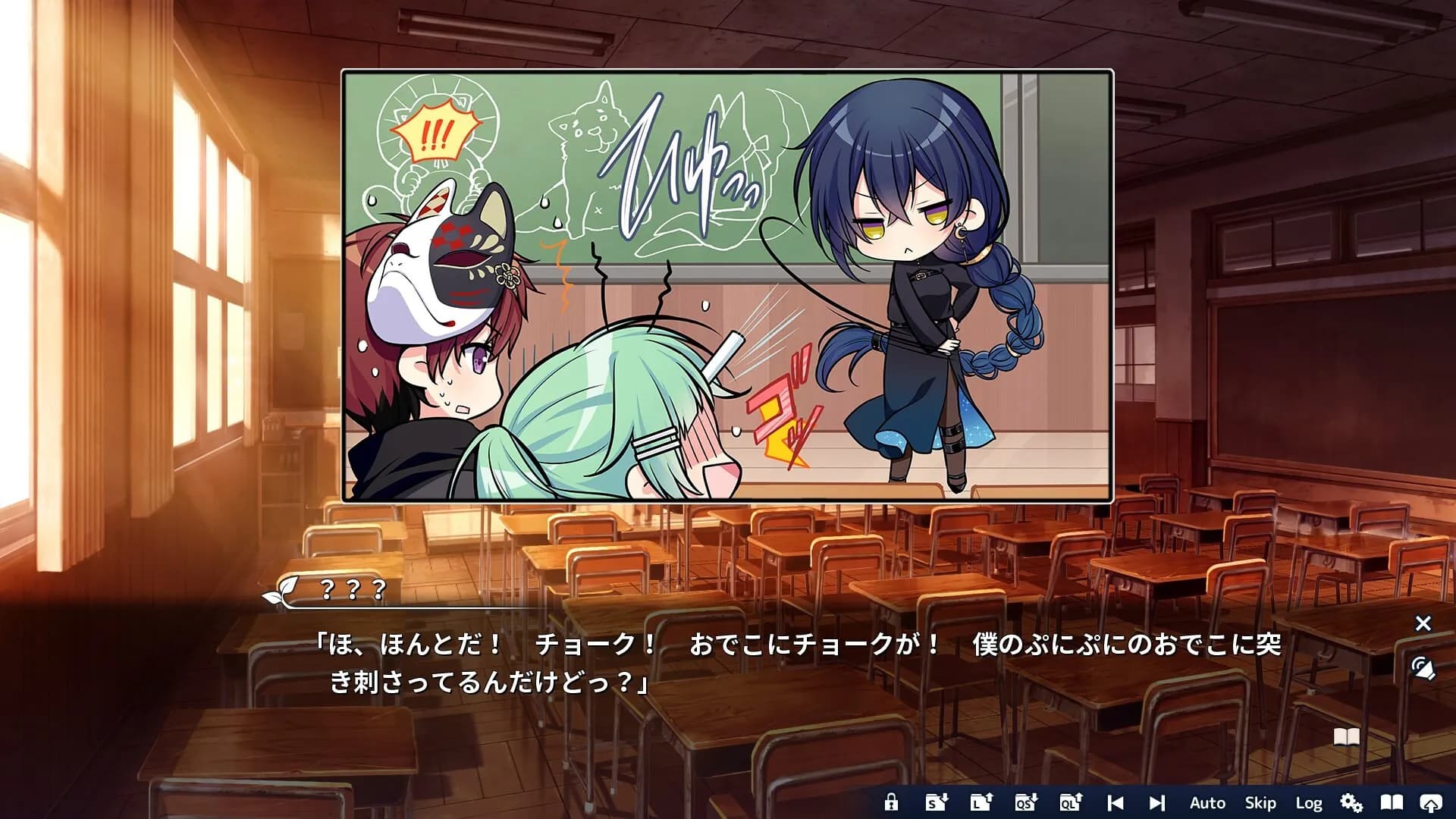Screen dimensions: 1456x819
Task: Replay the voice line with the speaker icon
Action: [x=1423, y=669]
